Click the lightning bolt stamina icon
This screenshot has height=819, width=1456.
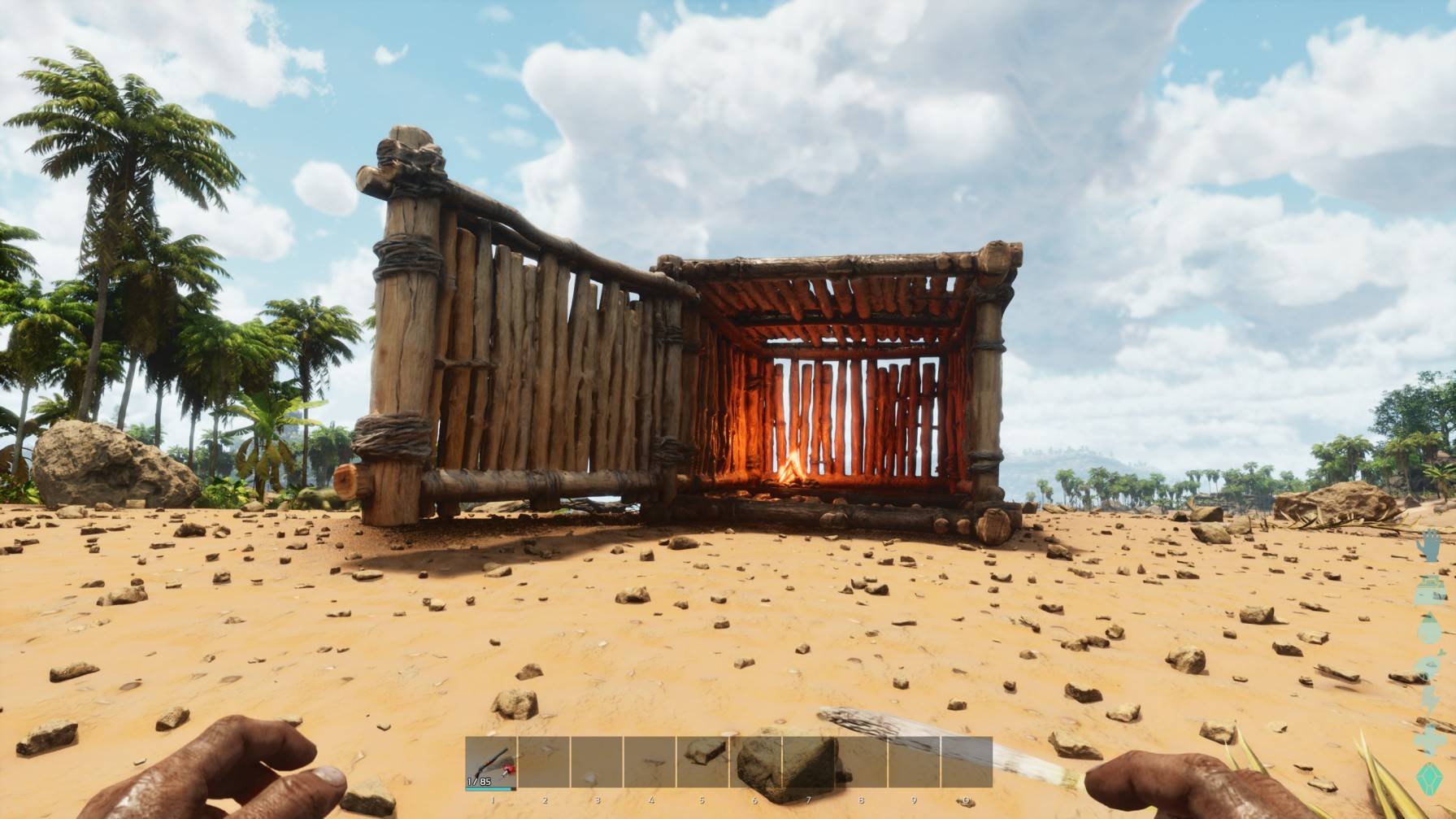1429,697
